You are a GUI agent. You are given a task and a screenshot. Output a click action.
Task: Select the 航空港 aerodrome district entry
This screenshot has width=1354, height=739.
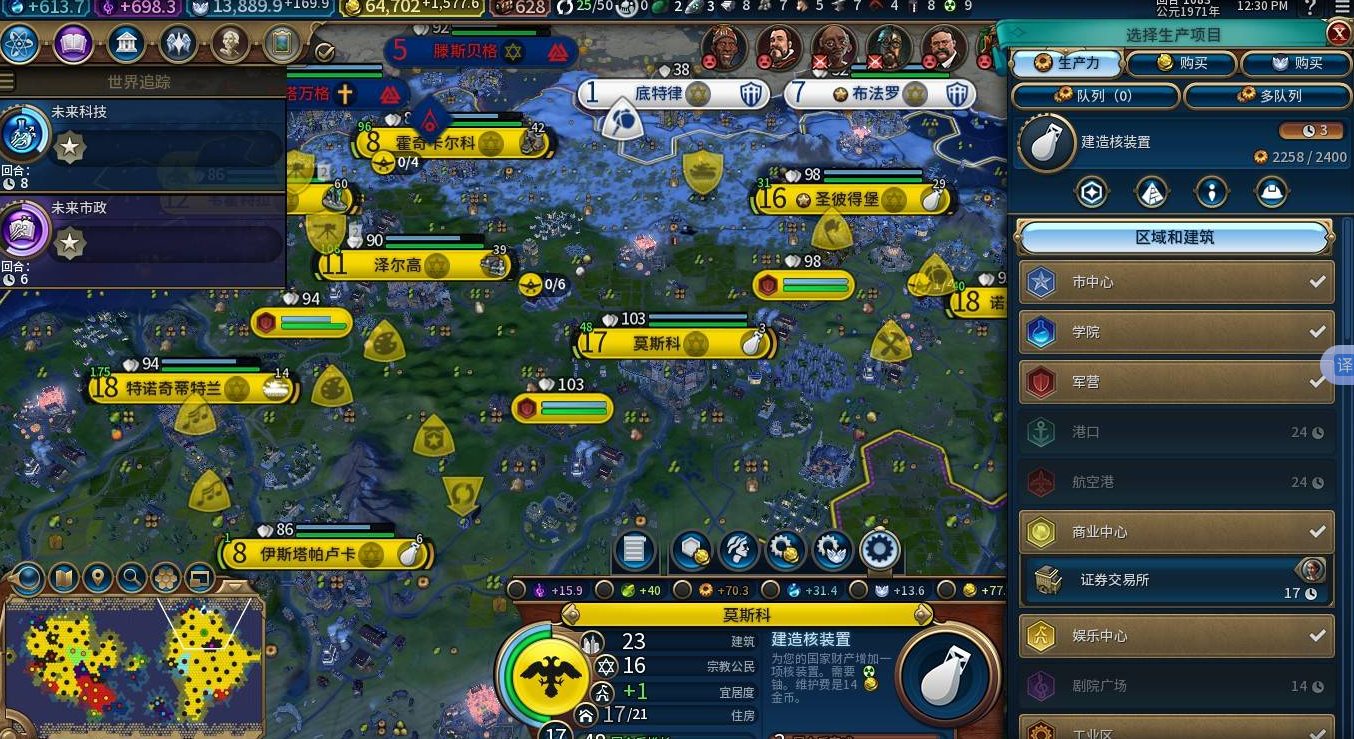(1176, 482)
